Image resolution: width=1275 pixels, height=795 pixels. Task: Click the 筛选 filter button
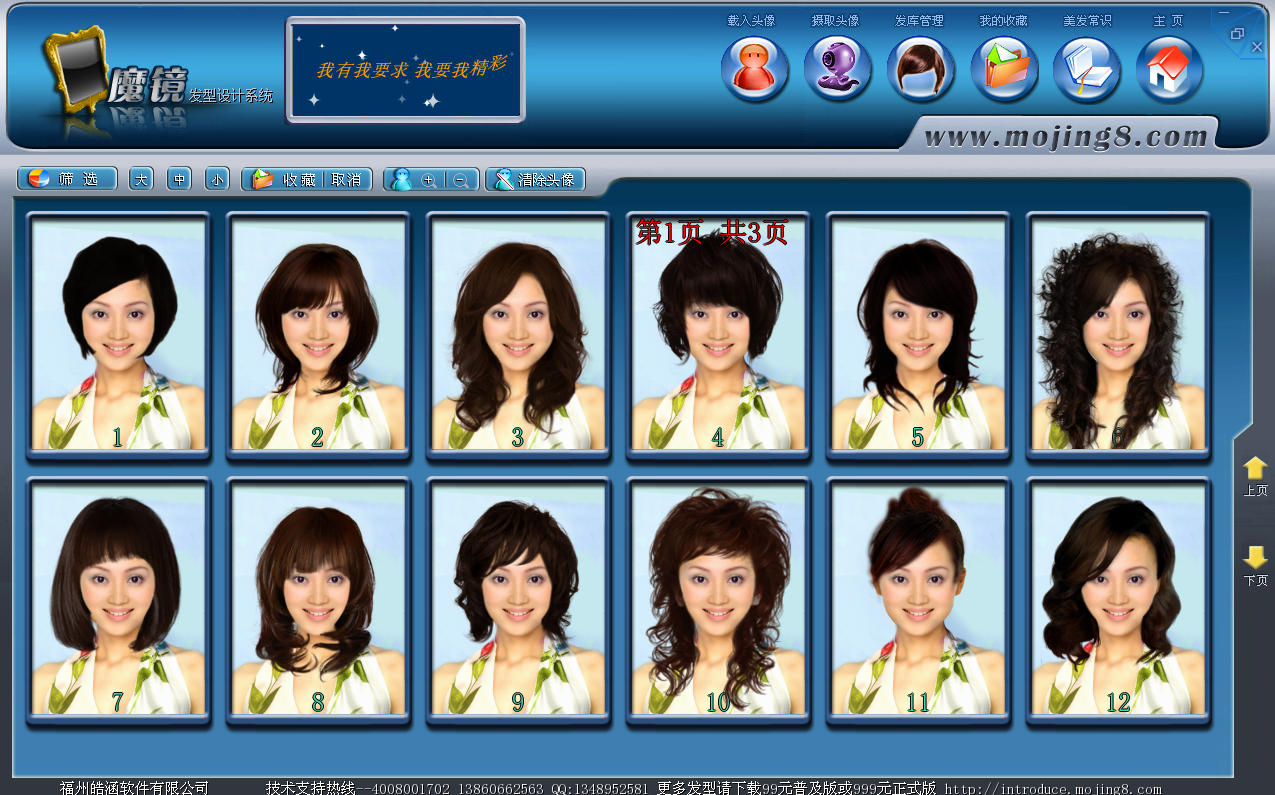(x=67, y=180)
